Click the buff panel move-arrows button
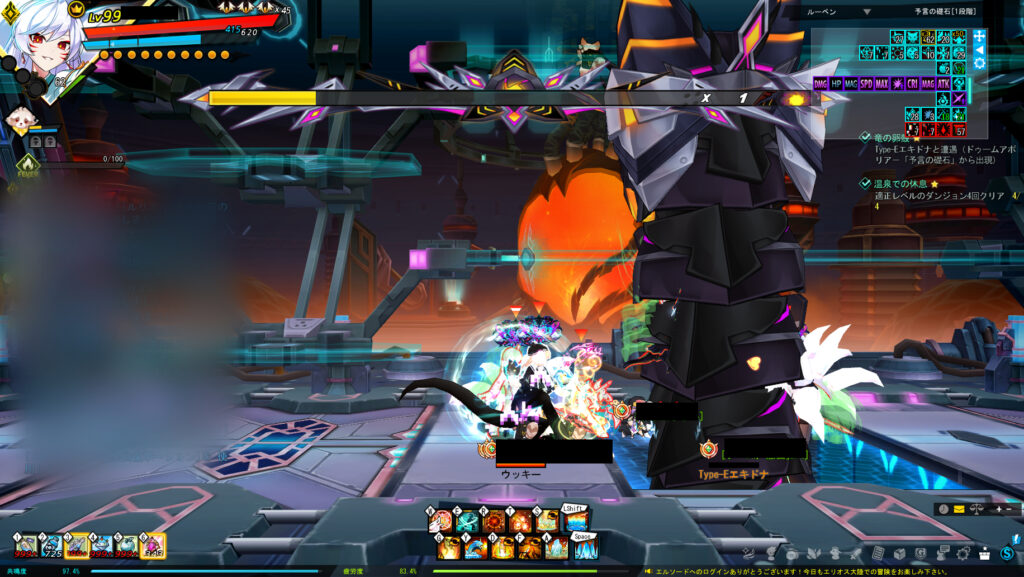The height and width of the screenshot is (577, 1024). tap(979, 35)
